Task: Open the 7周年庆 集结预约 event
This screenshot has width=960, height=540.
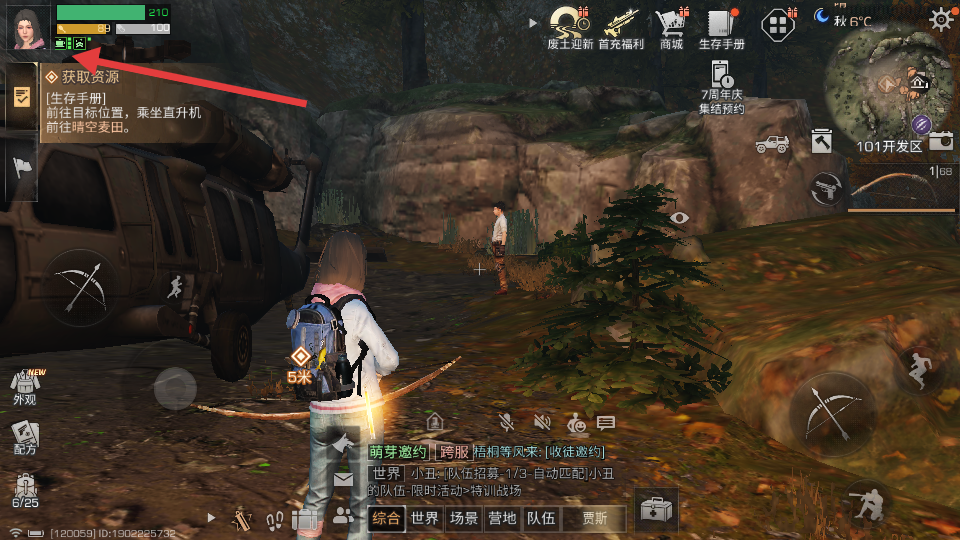Action: click(722, 86)
